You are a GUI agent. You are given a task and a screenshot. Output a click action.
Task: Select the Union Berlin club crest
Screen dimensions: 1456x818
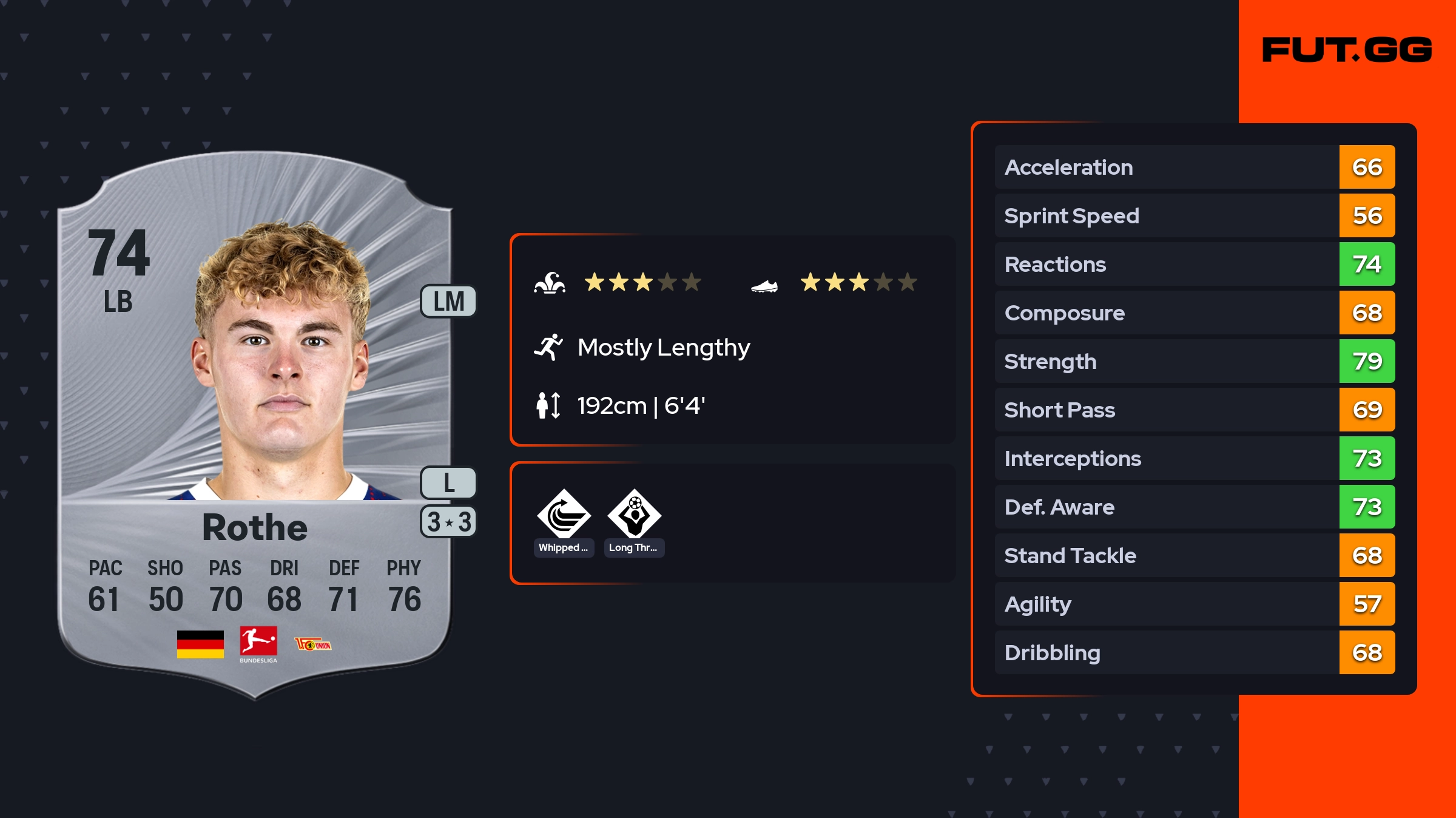(313, 644)
